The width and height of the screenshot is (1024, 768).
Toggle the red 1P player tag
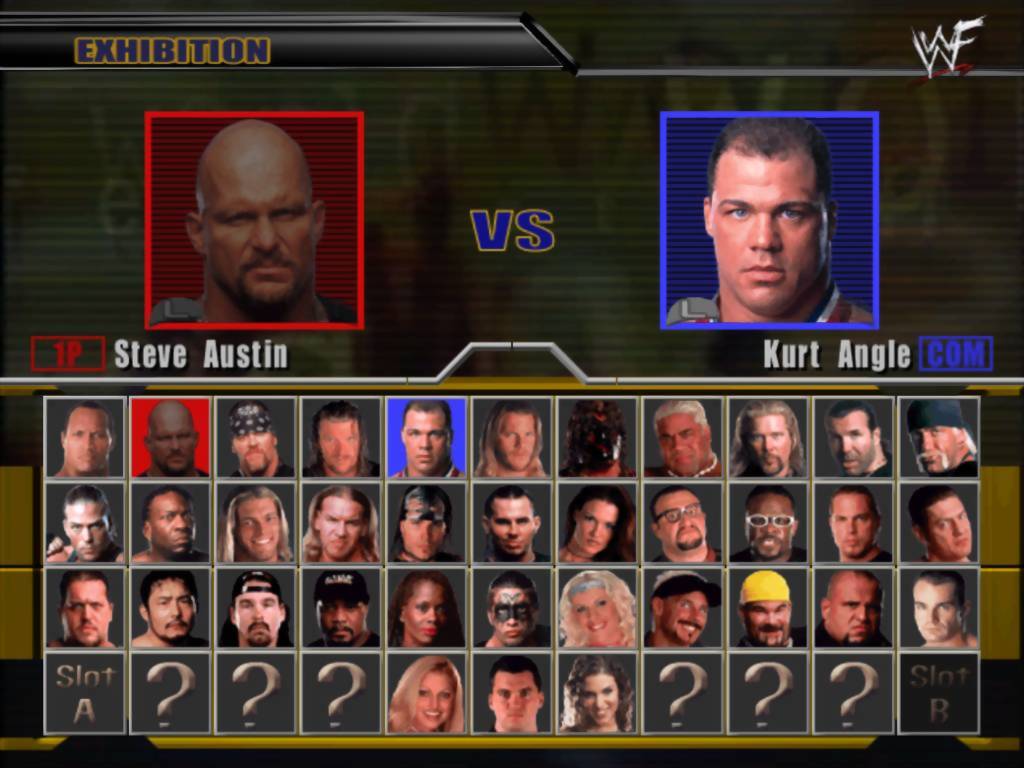coord(68,354)
